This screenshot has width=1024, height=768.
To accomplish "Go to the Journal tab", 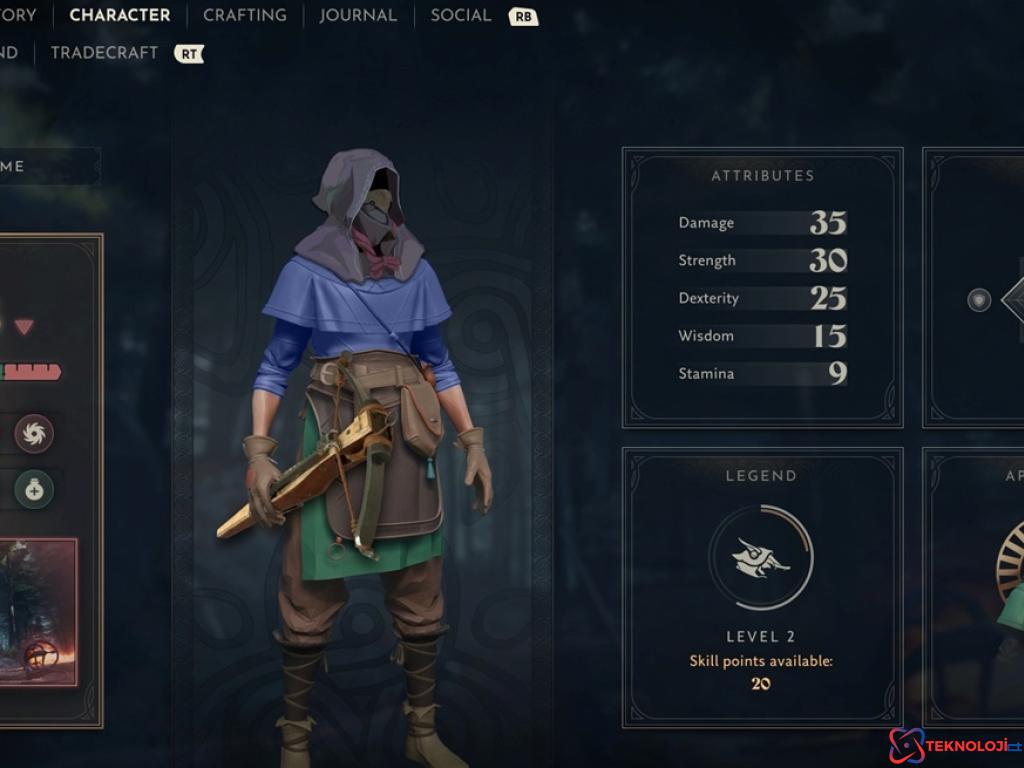I will pyautogui.click(x=358, y=16).
